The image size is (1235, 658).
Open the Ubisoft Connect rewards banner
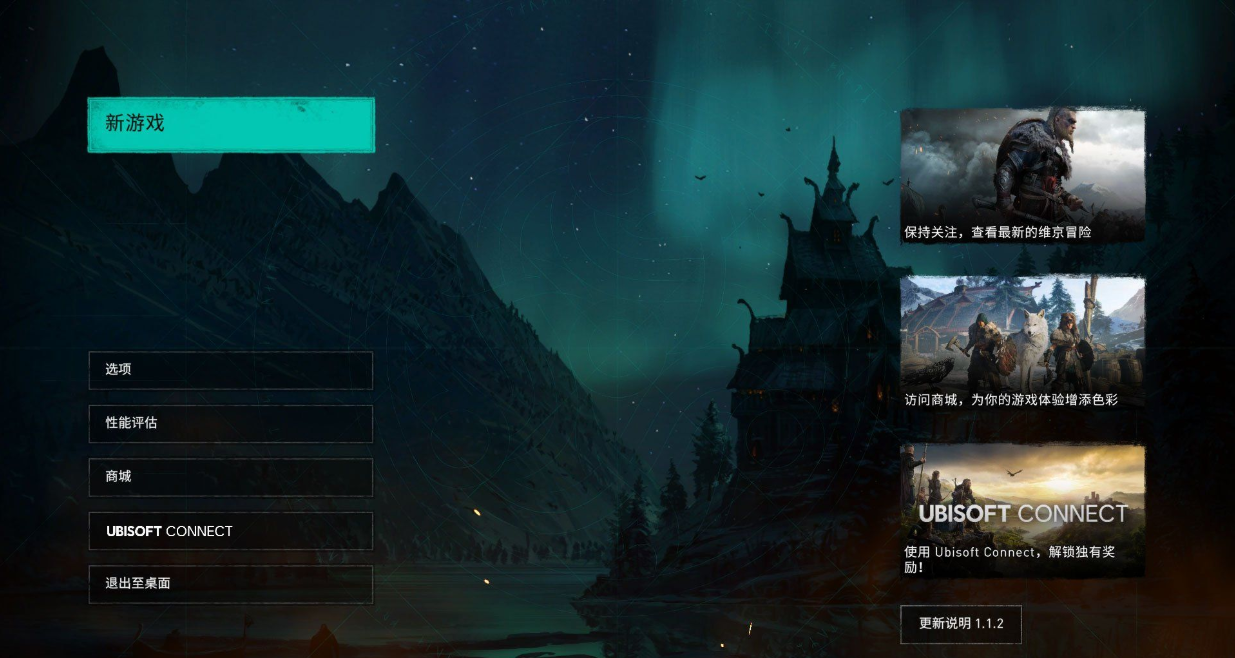click(x=1022, y=511)
